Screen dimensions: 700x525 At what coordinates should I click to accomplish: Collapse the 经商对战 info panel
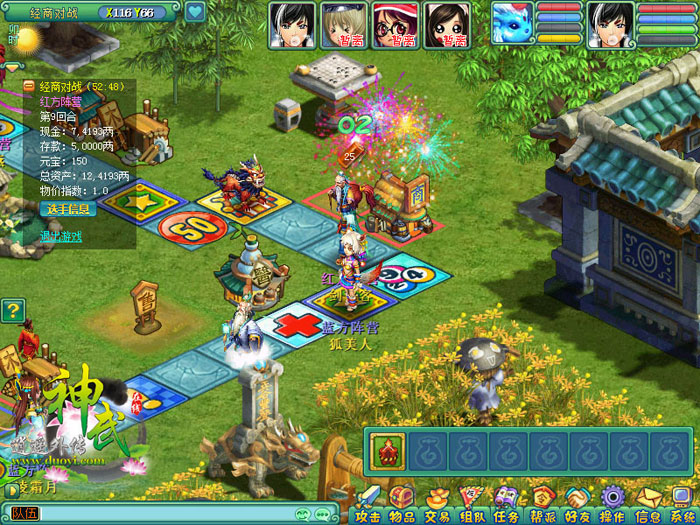click(29, 87)
